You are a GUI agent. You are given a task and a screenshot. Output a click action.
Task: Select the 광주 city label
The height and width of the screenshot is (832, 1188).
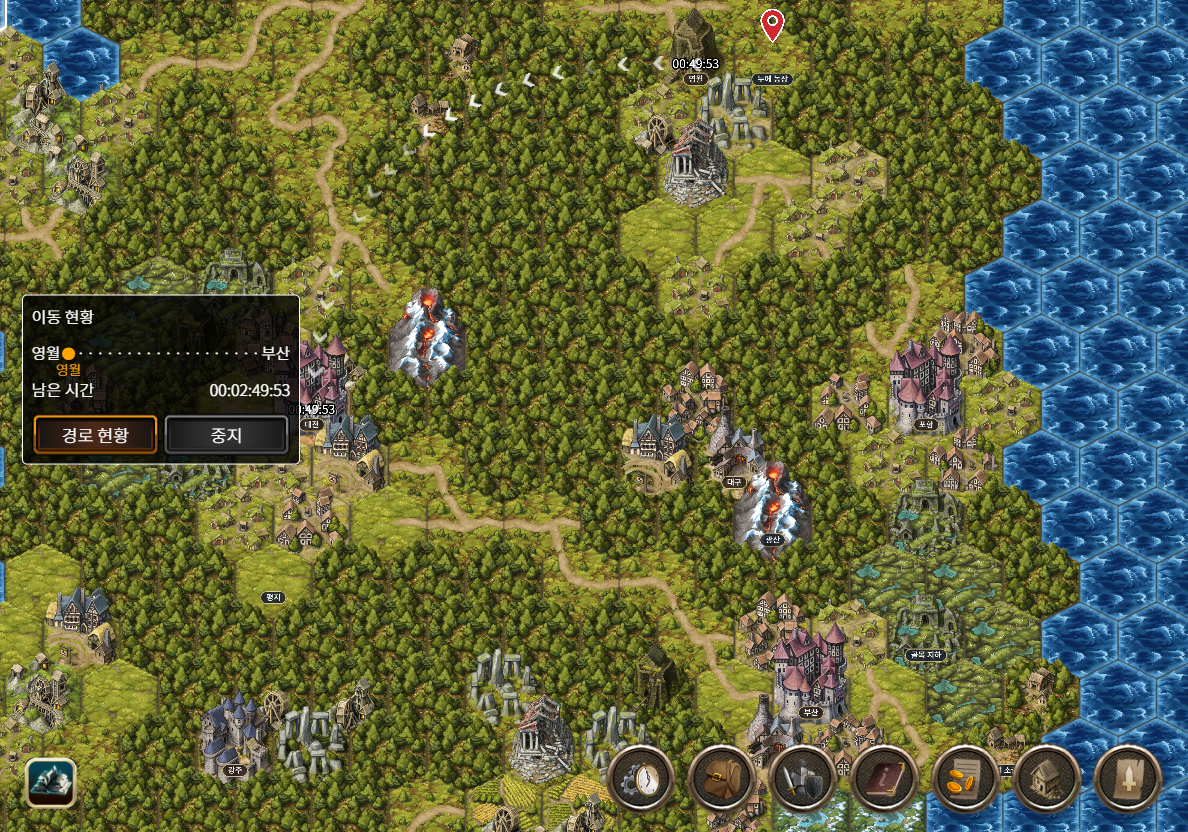[236, 770]
